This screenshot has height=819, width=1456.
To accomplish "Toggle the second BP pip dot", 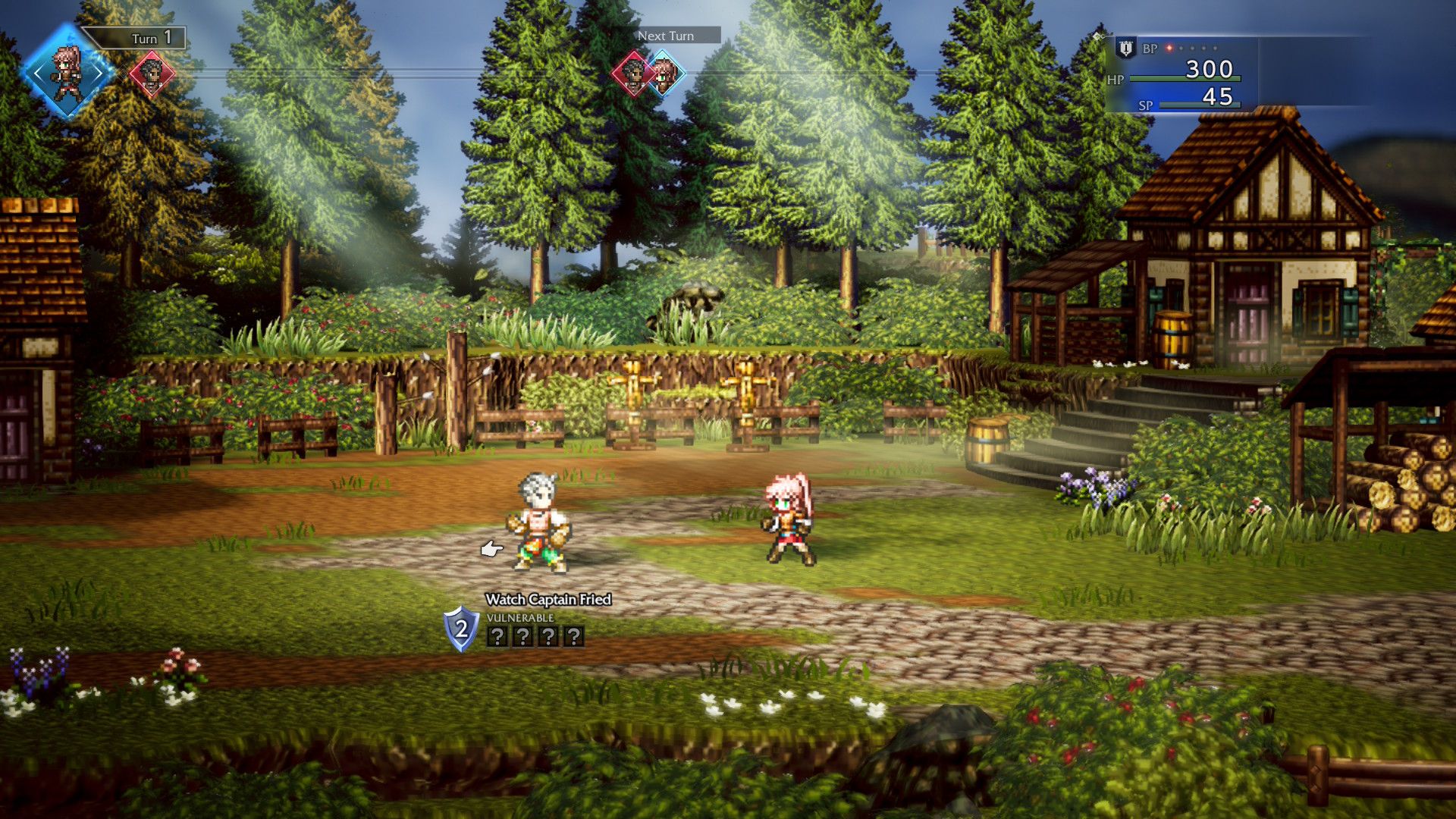I will point(1180,48).
